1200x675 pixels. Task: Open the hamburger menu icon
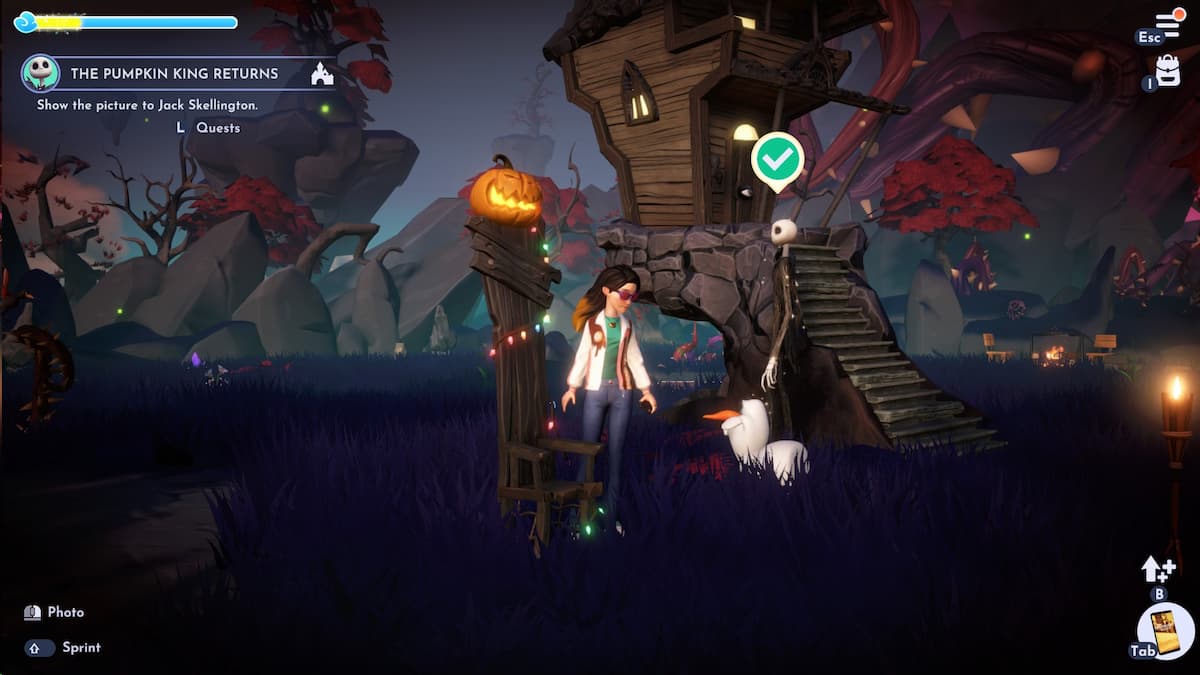coord(1168,24)
